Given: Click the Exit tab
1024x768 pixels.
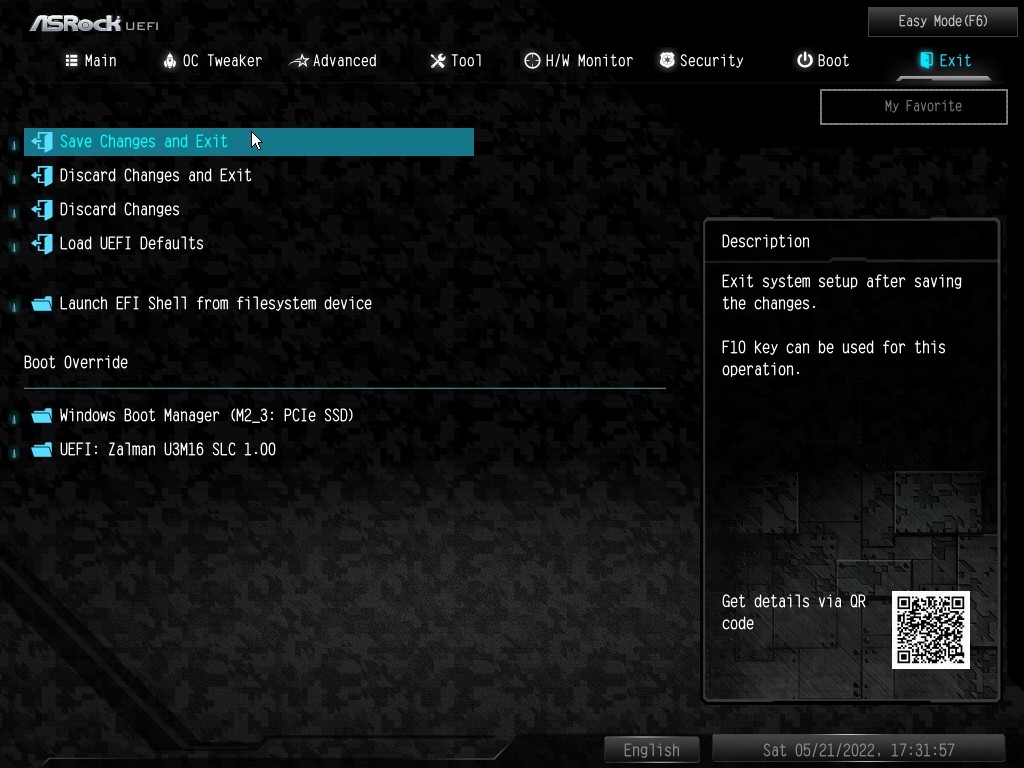Looking at the screenshot, I should [945, 61].
